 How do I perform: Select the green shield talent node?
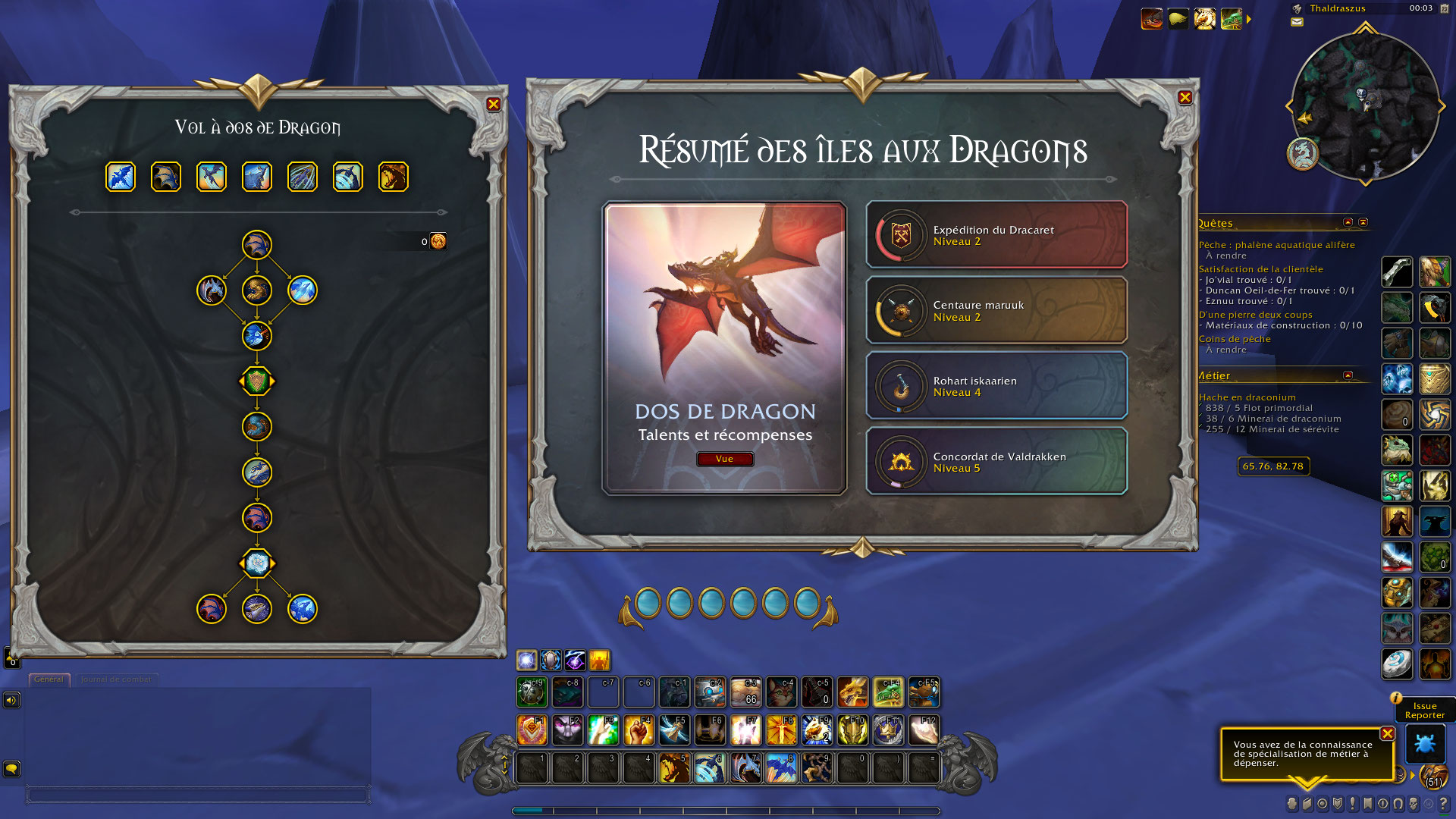[x=257, y=381]
